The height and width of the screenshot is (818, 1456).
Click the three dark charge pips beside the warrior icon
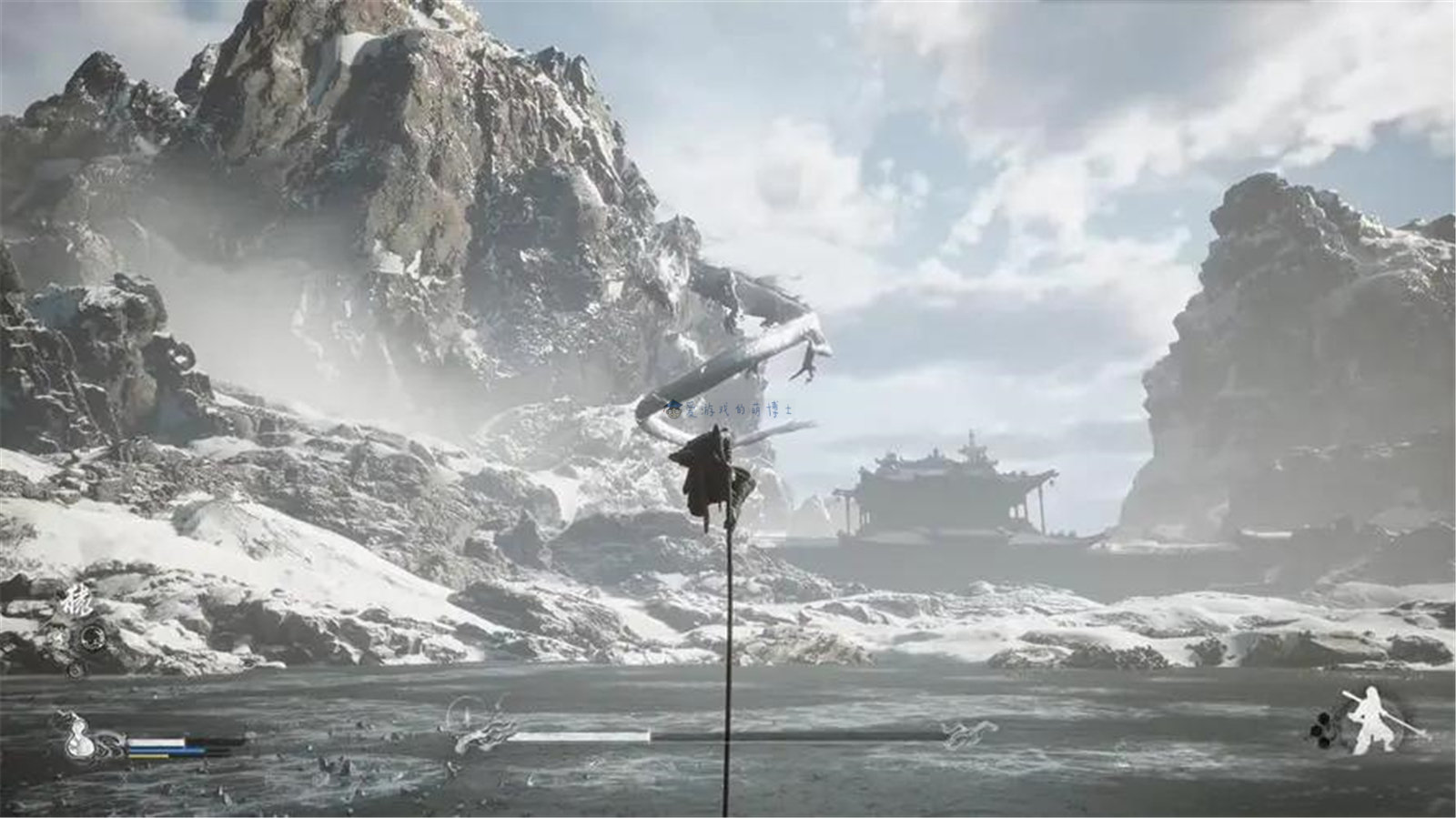click(x=1322, y=730)
